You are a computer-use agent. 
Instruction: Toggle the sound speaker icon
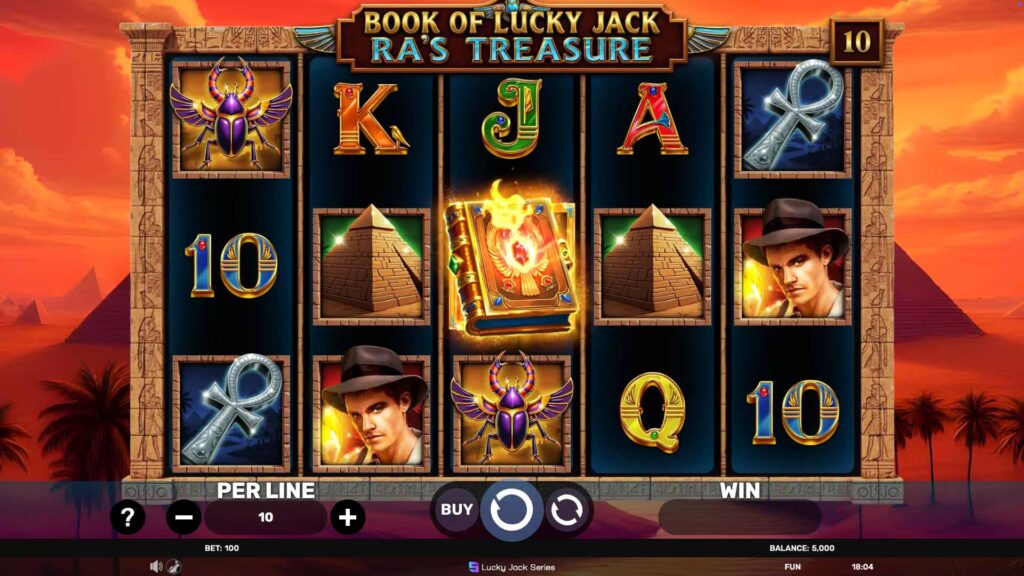click(x=156, y=566)
